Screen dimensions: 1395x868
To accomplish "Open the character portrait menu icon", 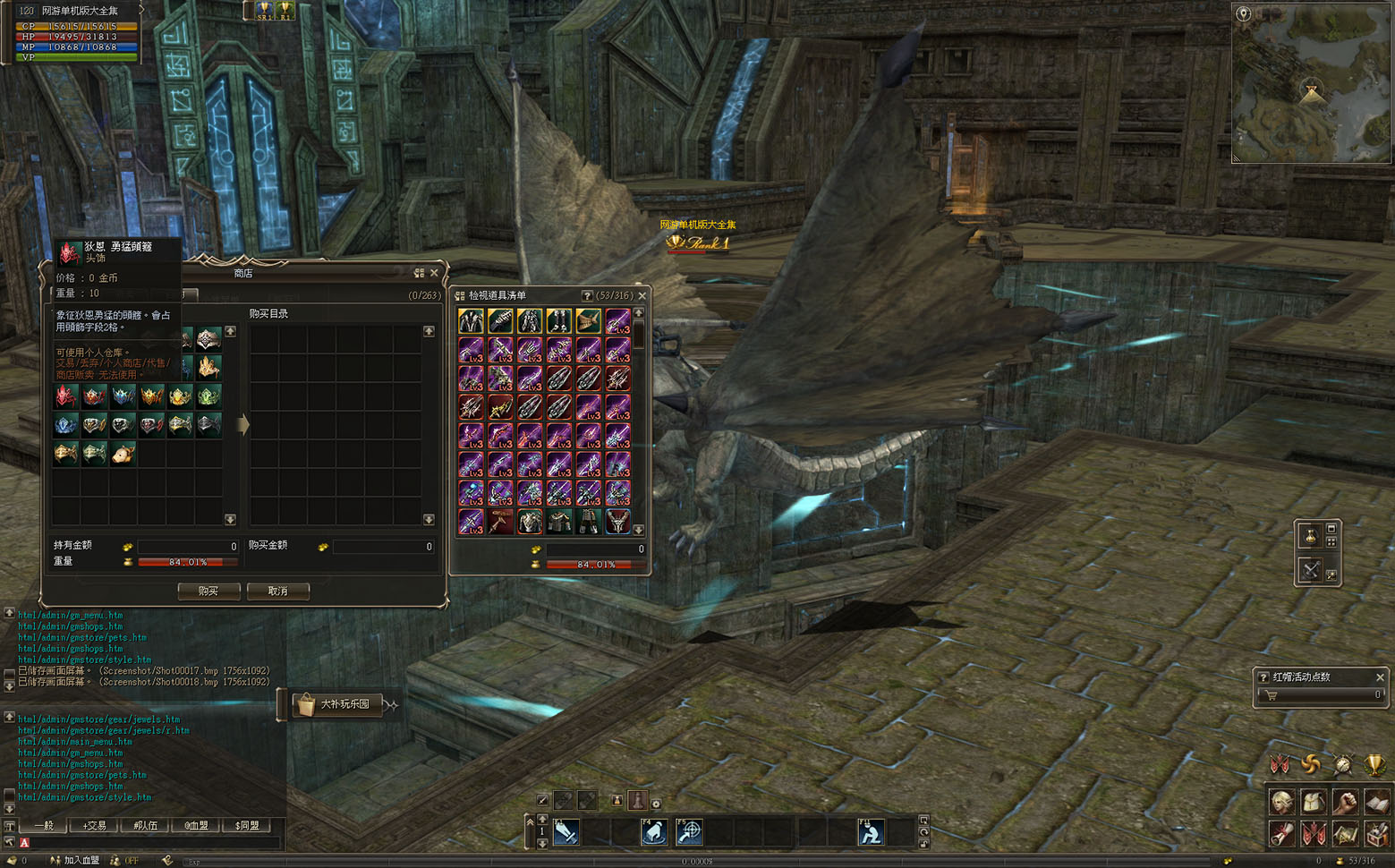I will click(x=1281, y=802).
